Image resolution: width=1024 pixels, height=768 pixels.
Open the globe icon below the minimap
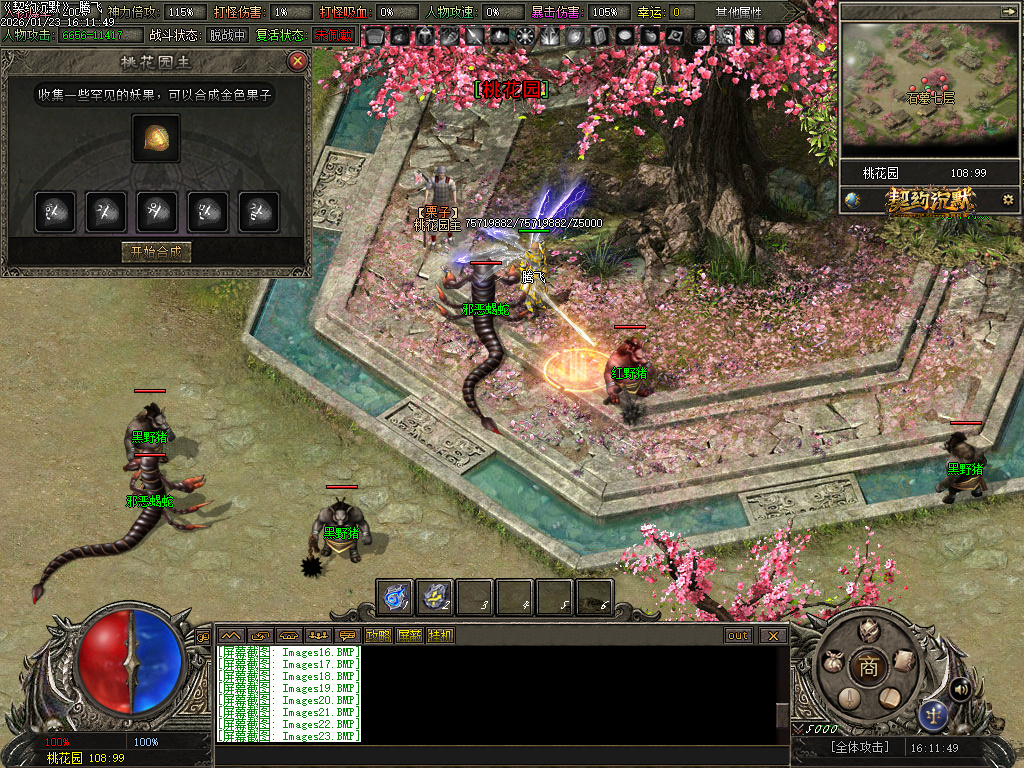pyautogui.click(x=852, y=199)
